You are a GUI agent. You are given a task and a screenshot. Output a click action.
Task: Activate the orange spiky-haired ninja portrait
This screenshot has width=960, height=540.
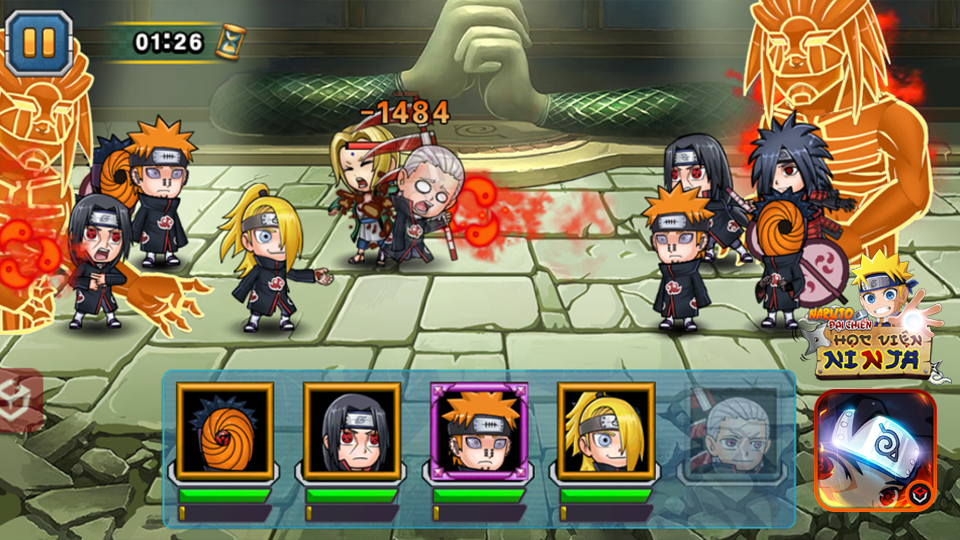[x=479, y=431]
